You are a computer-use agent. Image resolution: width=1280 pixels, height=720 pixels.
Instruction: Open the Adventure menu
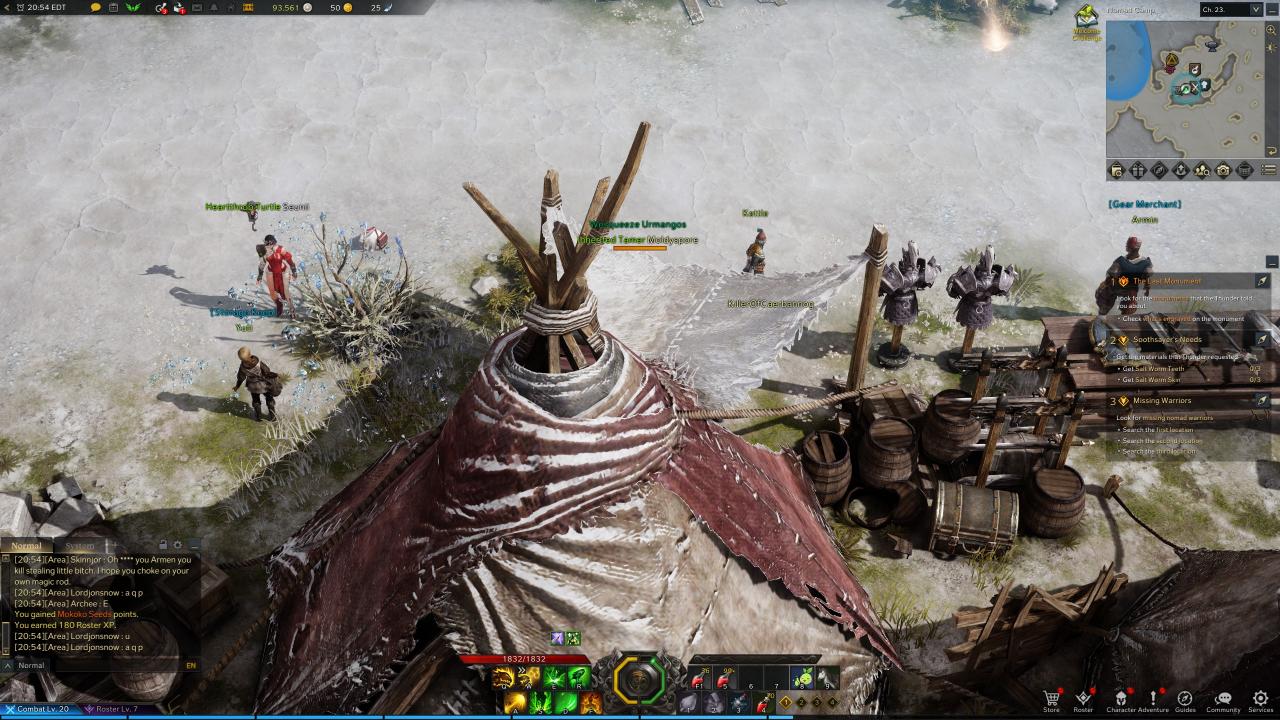(1152, 699)
